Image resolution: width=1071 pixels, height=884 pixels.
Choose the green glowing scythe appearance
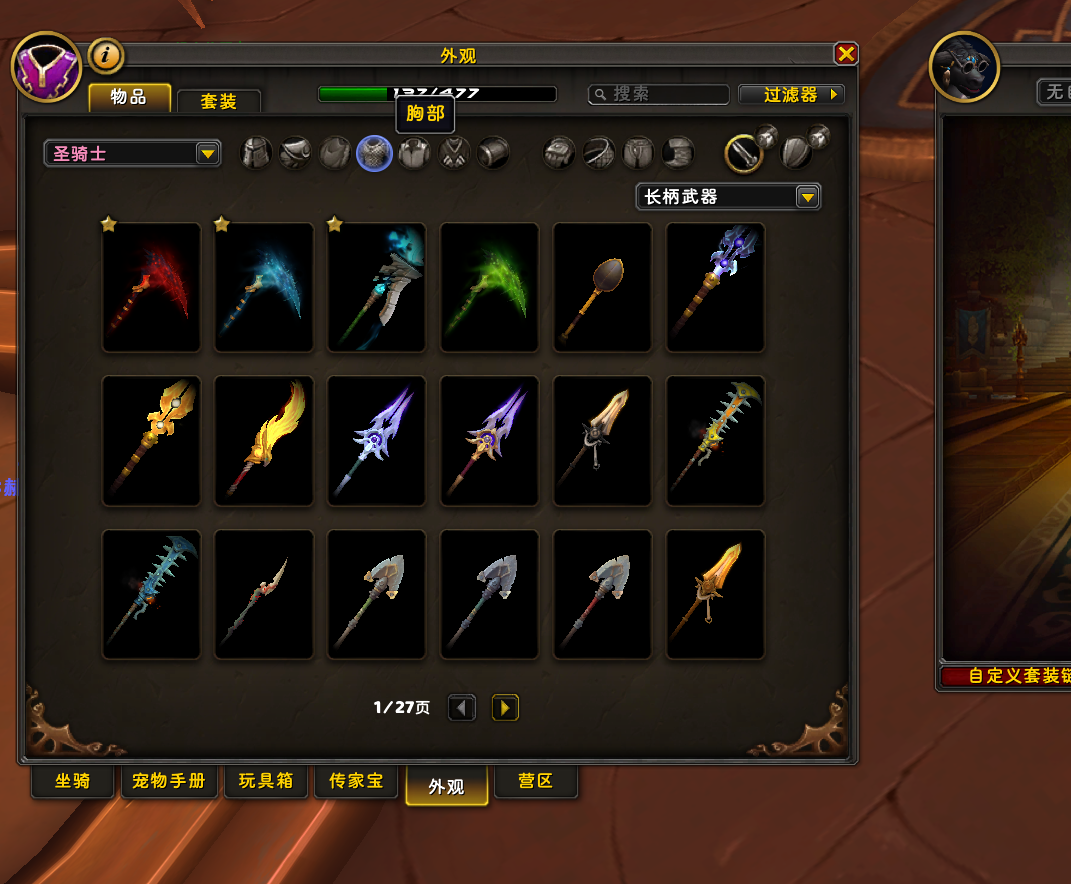click(x=490, y=287)
